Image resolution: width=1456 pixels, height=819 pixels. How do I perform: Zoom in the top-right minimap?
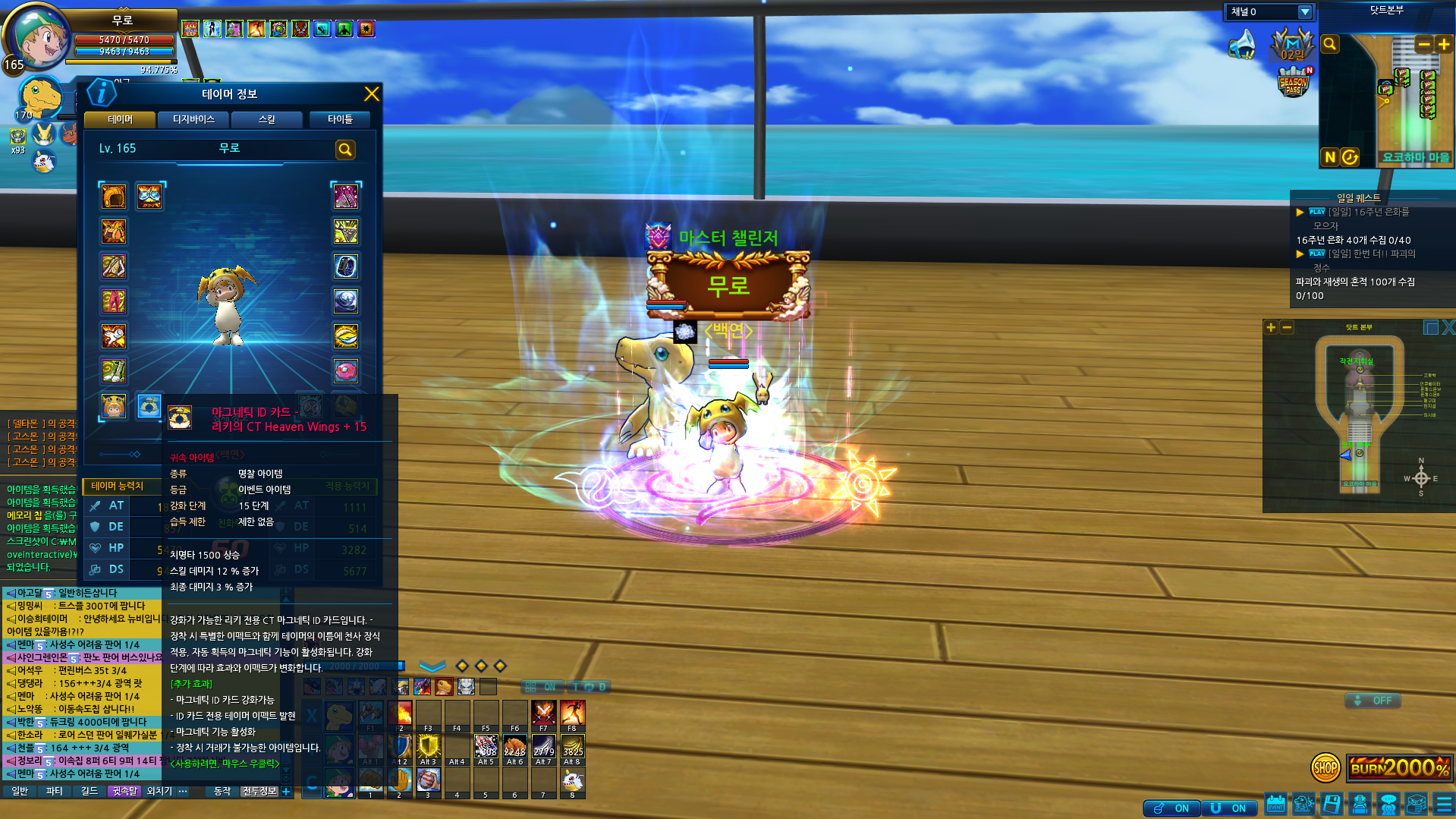[x=1443, y=44]
